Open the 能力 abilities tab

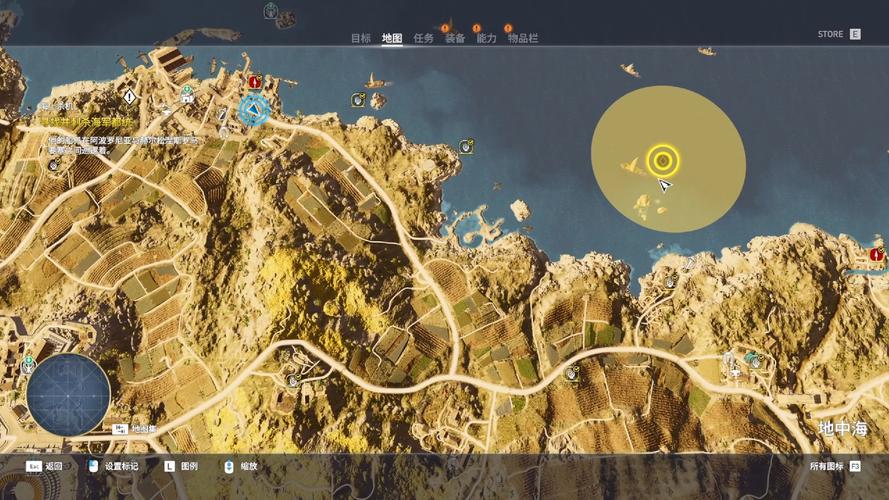pos(486,38)
